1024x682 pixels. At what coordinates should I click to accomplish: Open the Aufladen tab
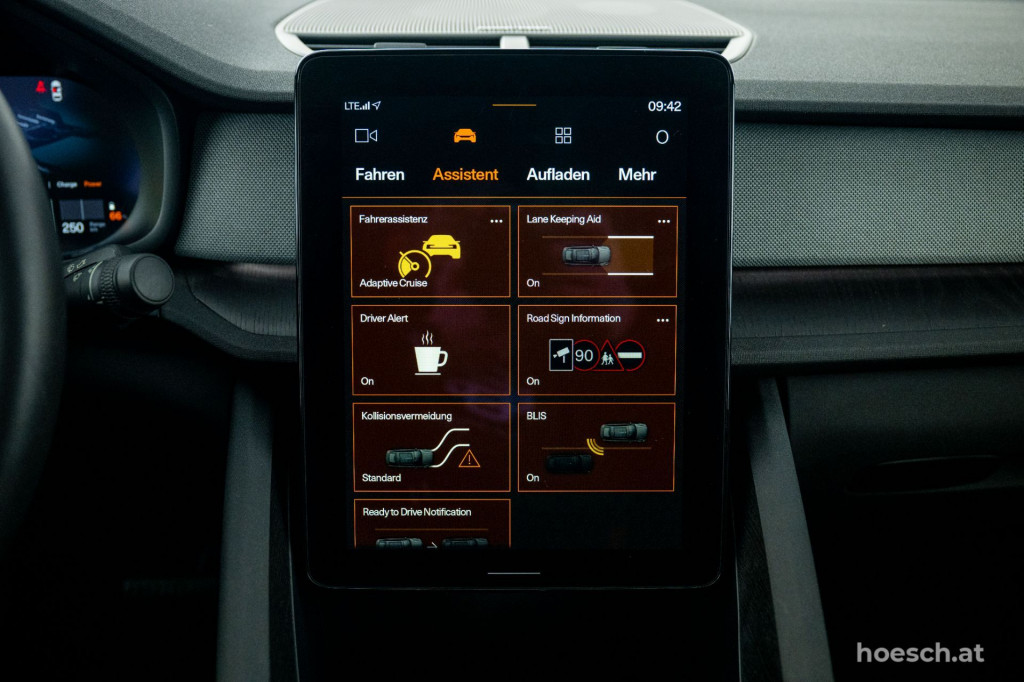click(x=558, y=174)
